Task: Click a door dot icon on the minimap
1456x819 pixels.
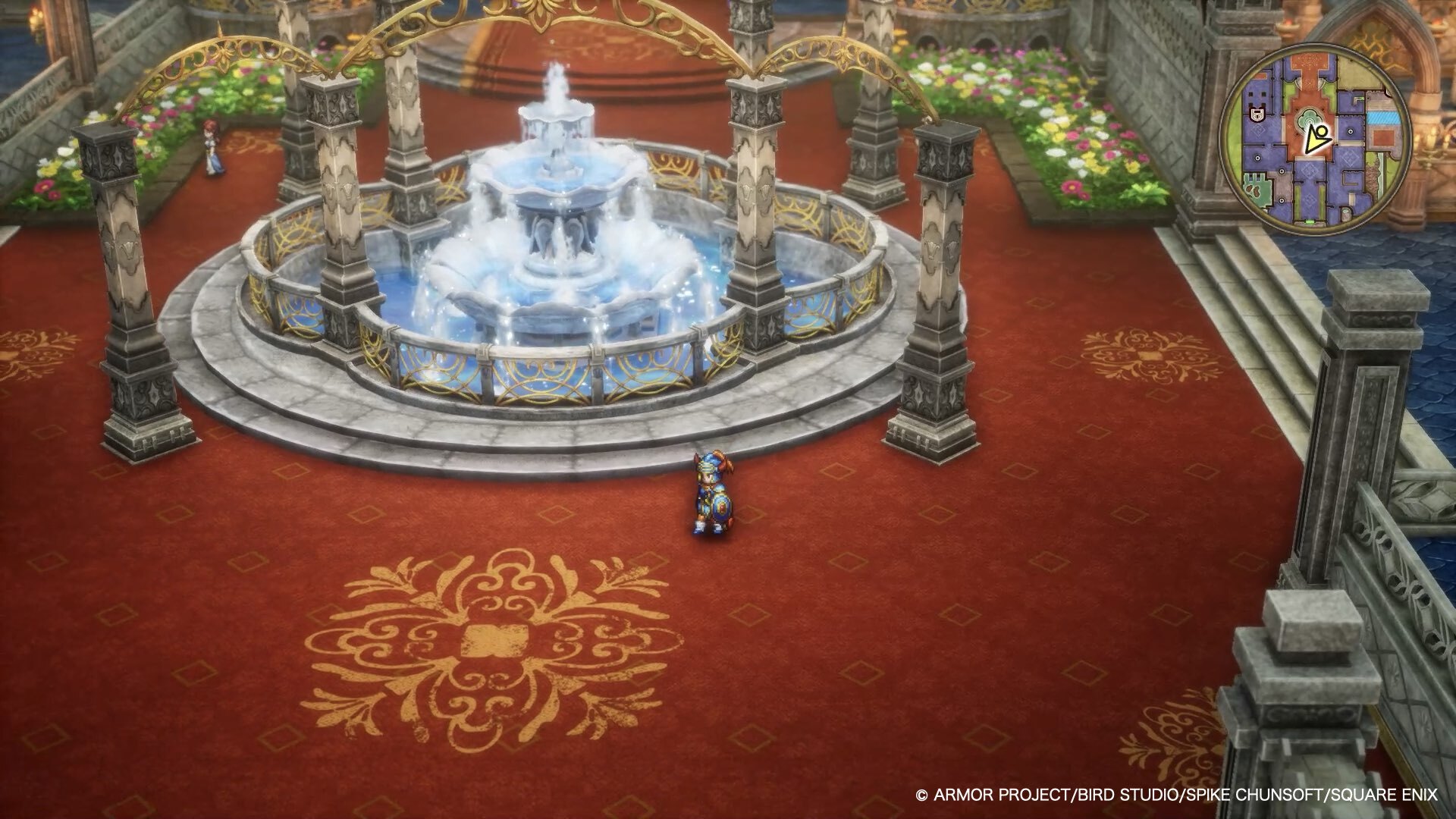Action: point(1350,130)
